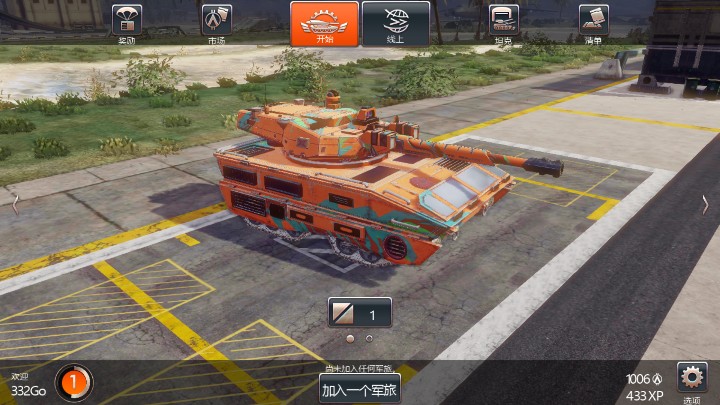This screenshot has width=720, height=405.
Task: Select the second page indicator dot
Action: [x=370, y=338]
